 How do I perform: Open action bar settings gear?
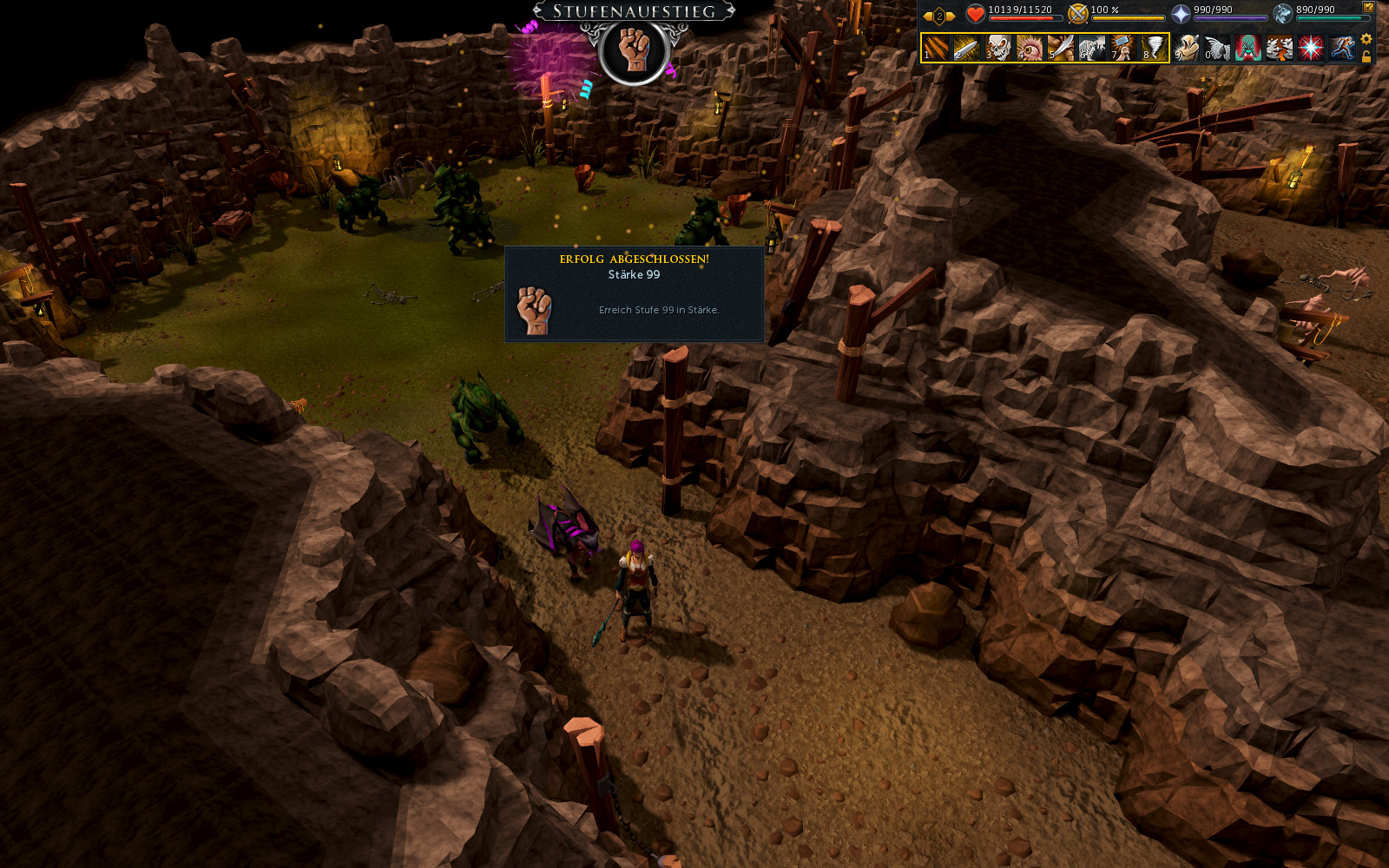1366,39
